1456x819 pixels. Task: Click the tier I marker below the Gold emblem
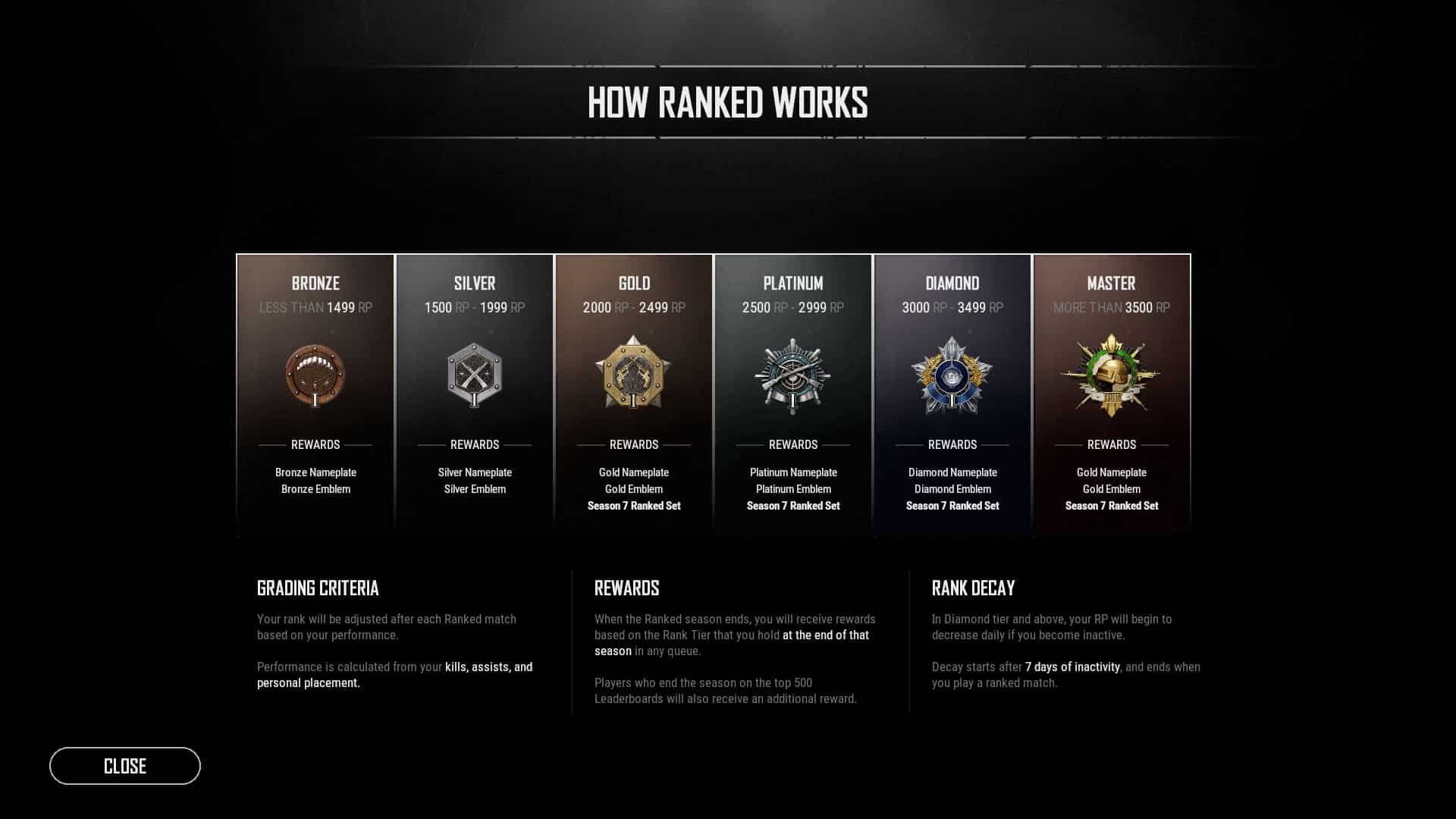[634, 400]
